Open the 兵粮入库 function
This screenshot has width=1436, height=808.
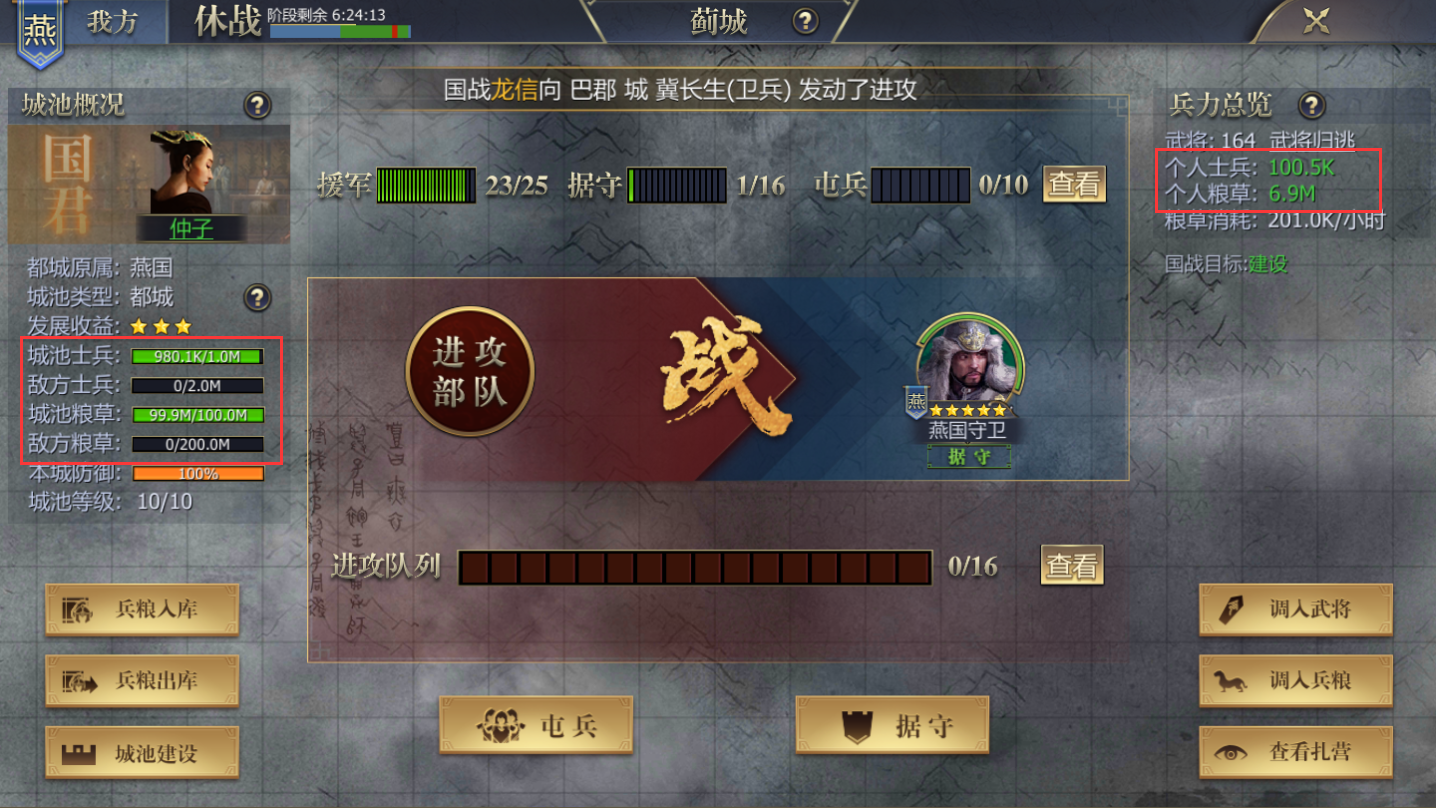click(141, 611)
